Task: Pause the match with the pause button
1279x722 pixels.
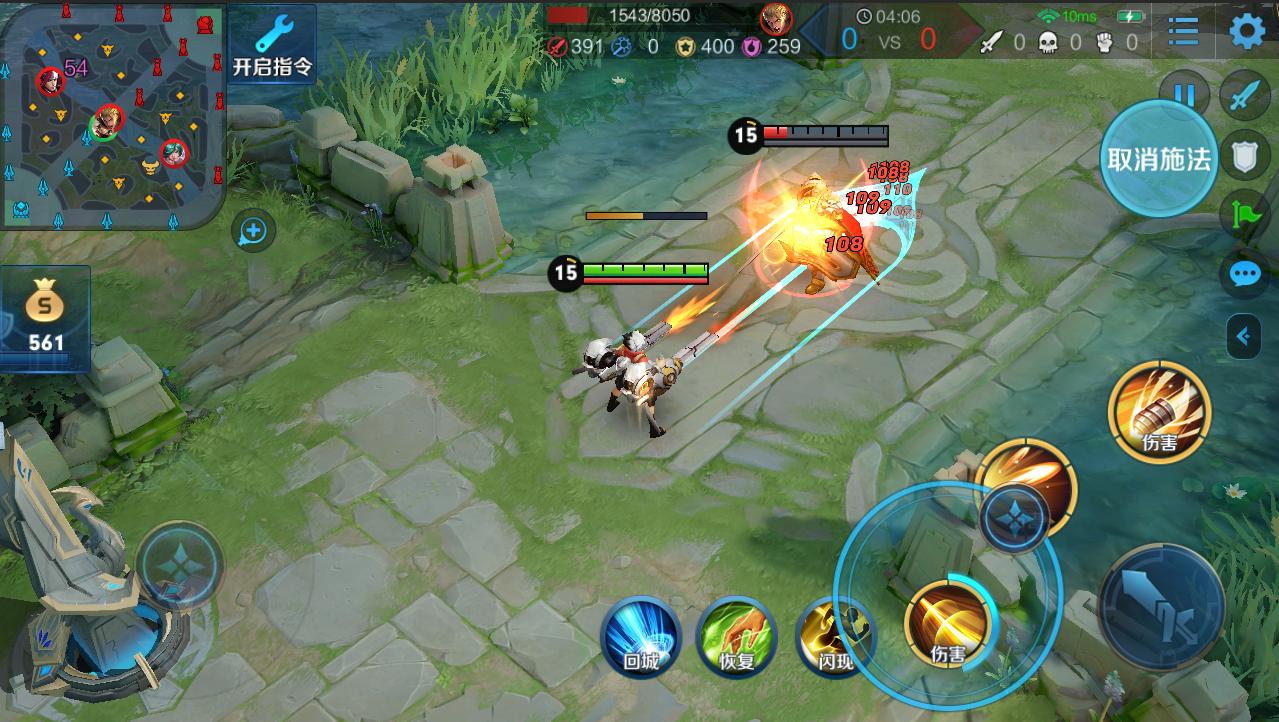Action: 1185,95
